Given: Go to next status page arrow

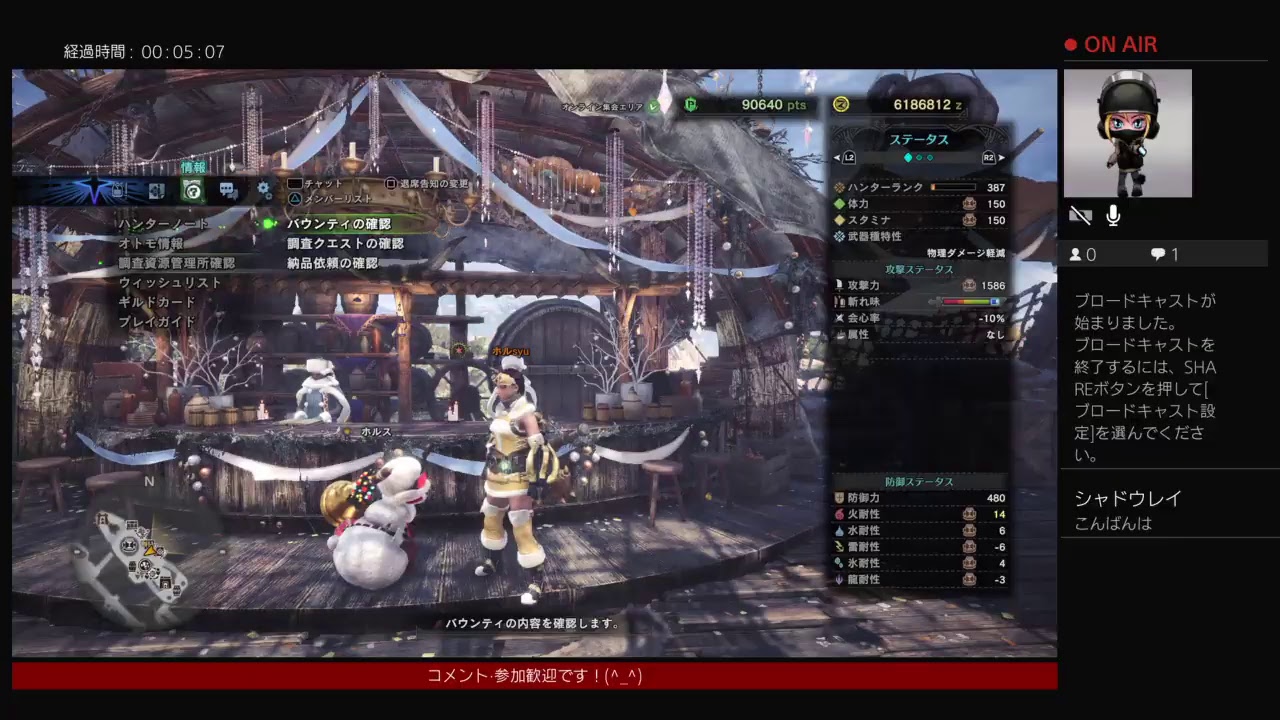Looking at the screenshot, I should [x=1001, y=158].
